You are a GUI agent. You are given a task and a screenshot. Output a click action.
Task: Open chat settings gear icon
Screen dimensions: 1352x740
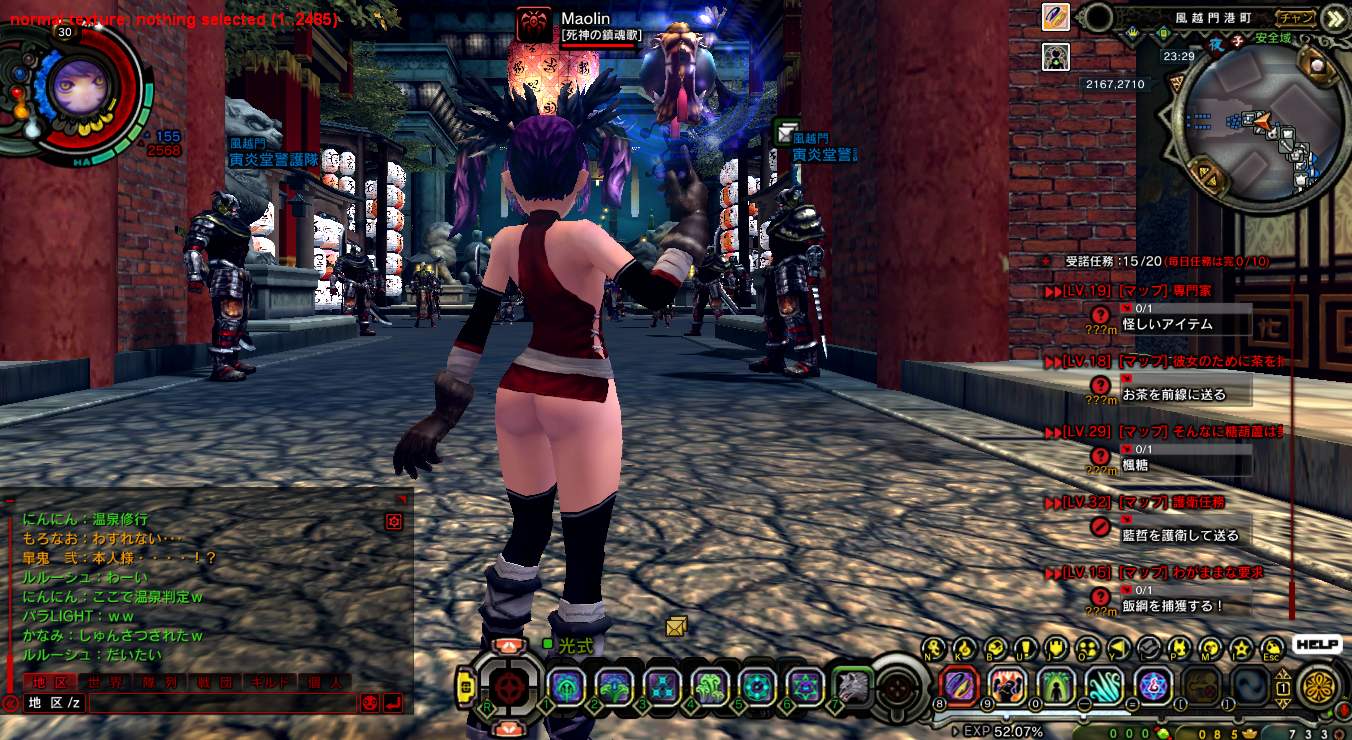click(x=394, y=521)
